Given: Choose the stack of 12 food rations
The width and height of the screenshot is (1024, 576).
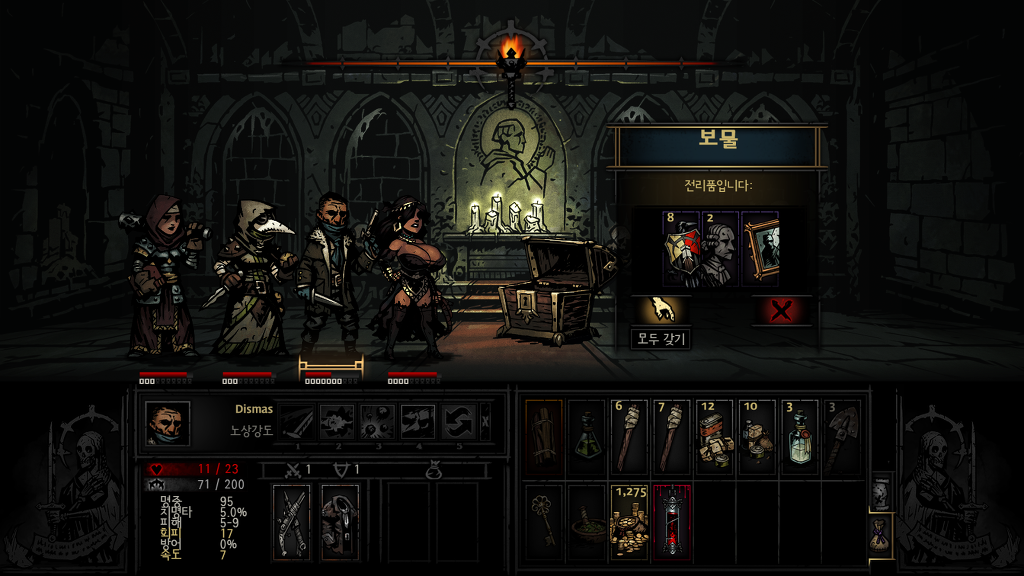Looking at the screenshot, I should (716, 437).
